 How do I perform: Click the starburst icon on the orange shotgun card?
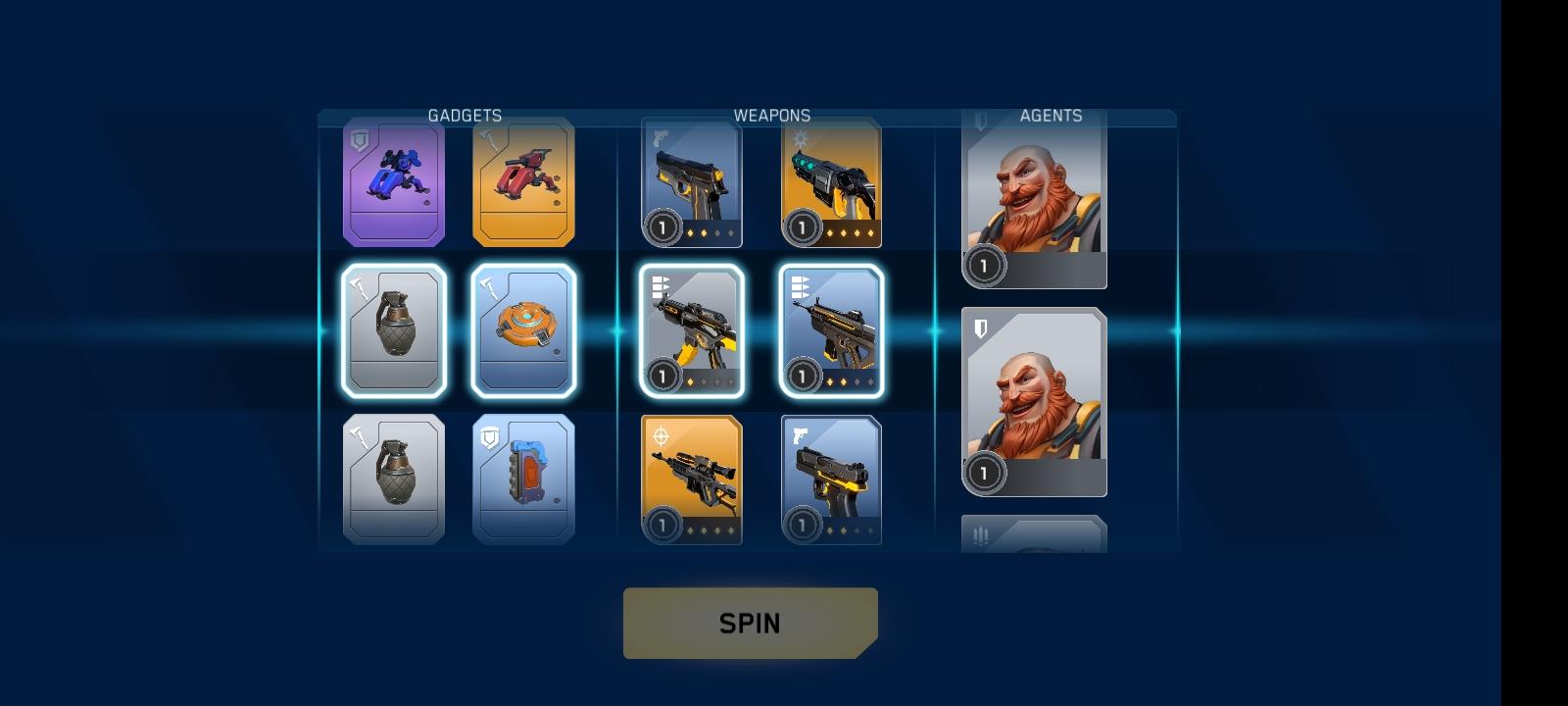[x=800, y=139]
